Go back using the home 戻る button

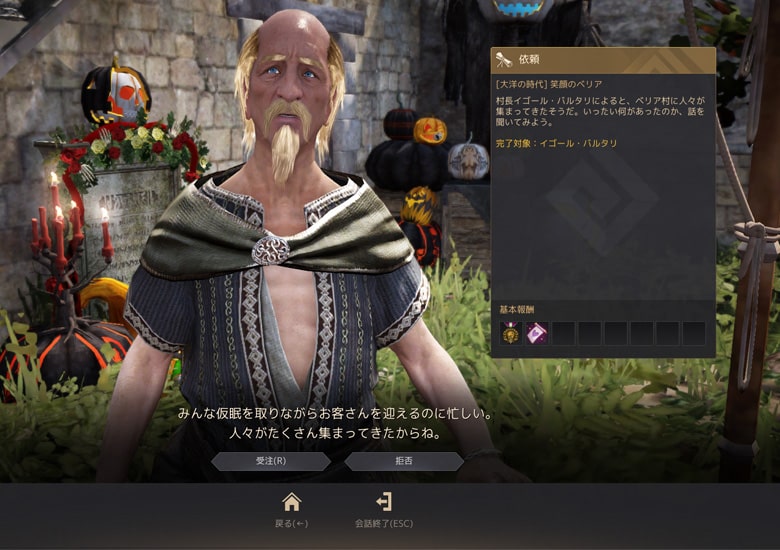pyautogui.click(x=291, y=508)
